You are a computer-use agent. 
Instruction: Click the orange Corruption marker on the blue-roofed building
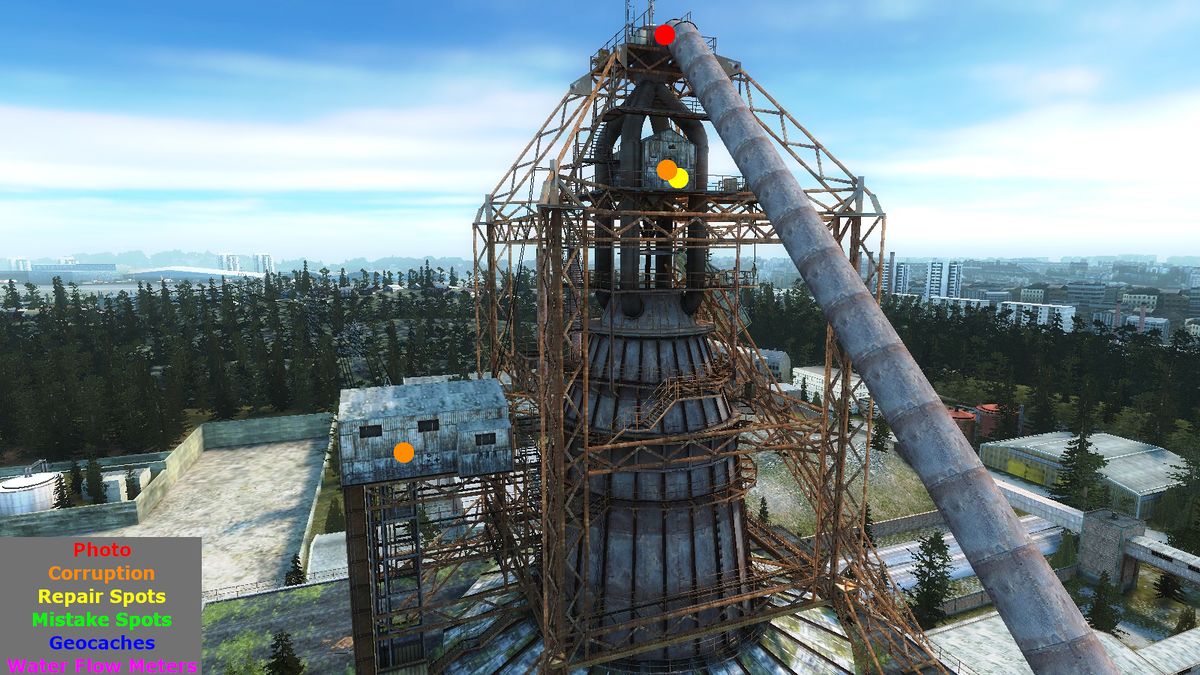pos(404,452)
